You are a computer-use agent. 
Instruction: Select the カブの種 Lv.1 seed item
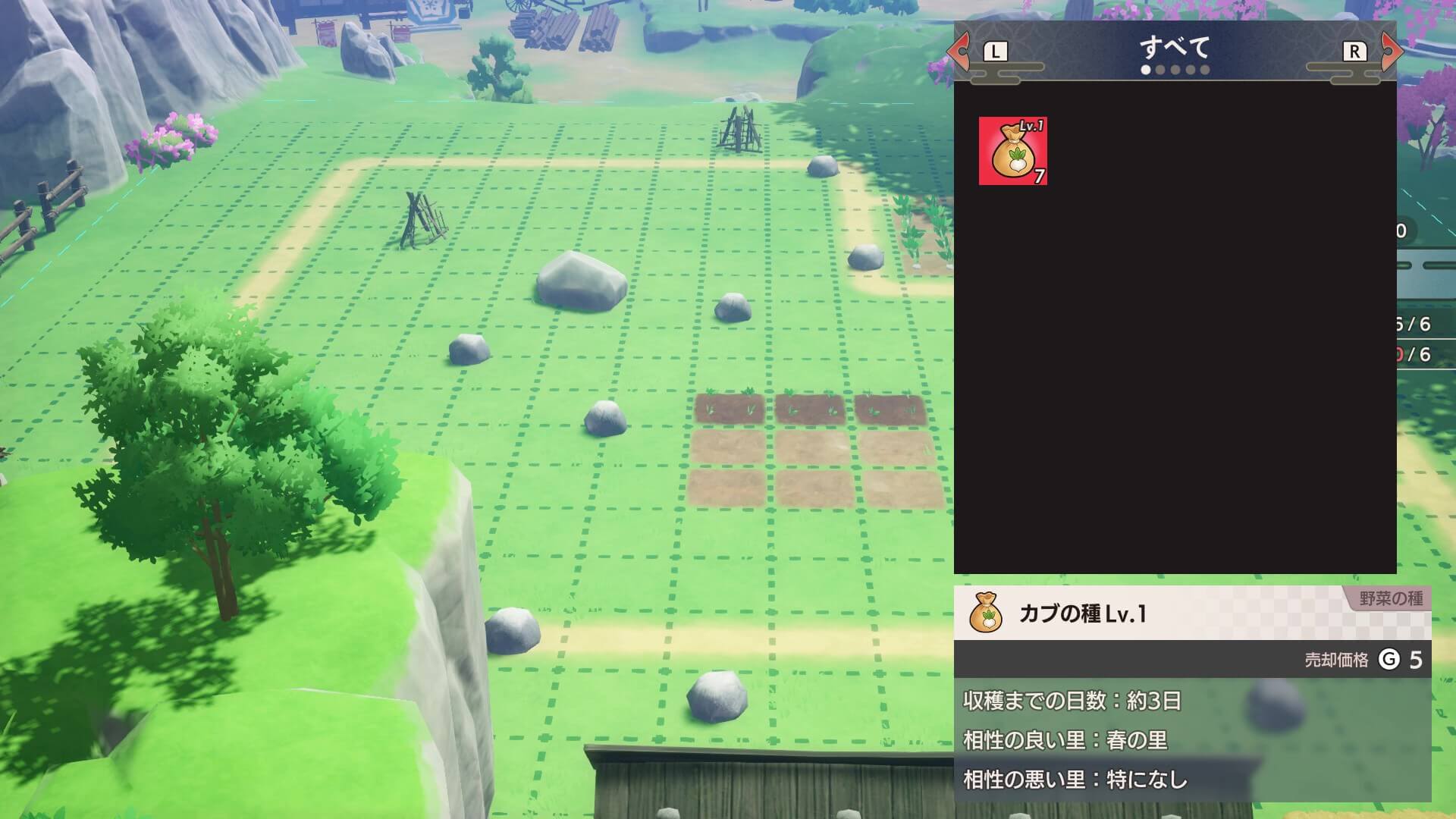(x=1014, y=152)
